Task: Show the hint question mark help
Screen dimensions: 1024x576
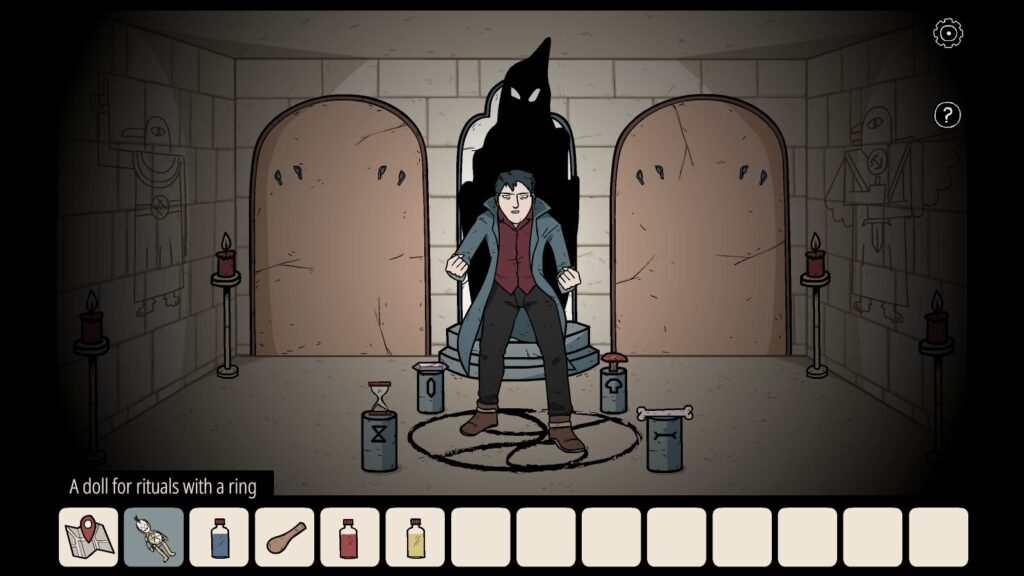Action: tap(947, 115)
